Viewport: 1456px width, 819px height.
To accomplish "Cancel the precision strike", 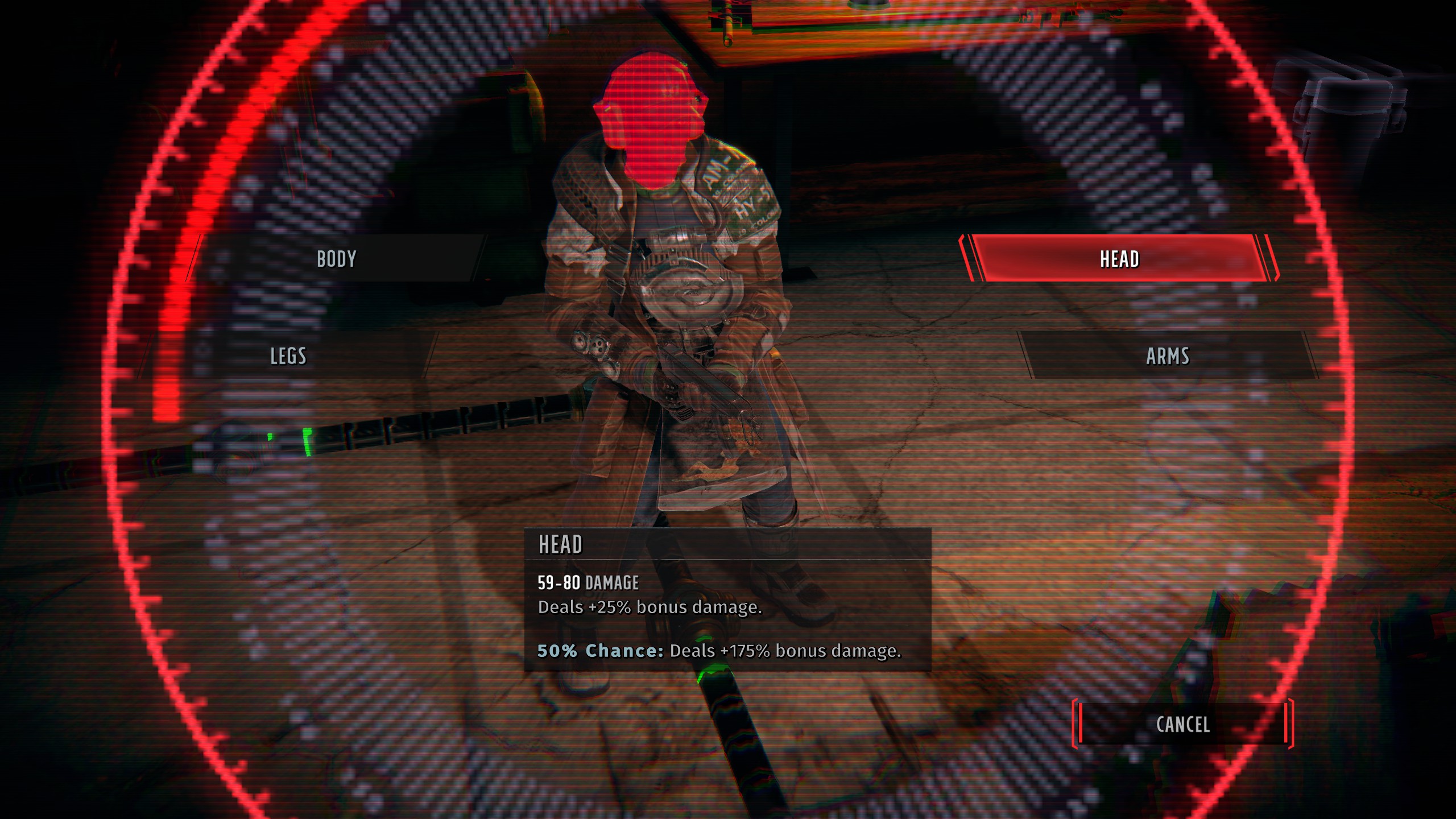I will (1182, 724).
